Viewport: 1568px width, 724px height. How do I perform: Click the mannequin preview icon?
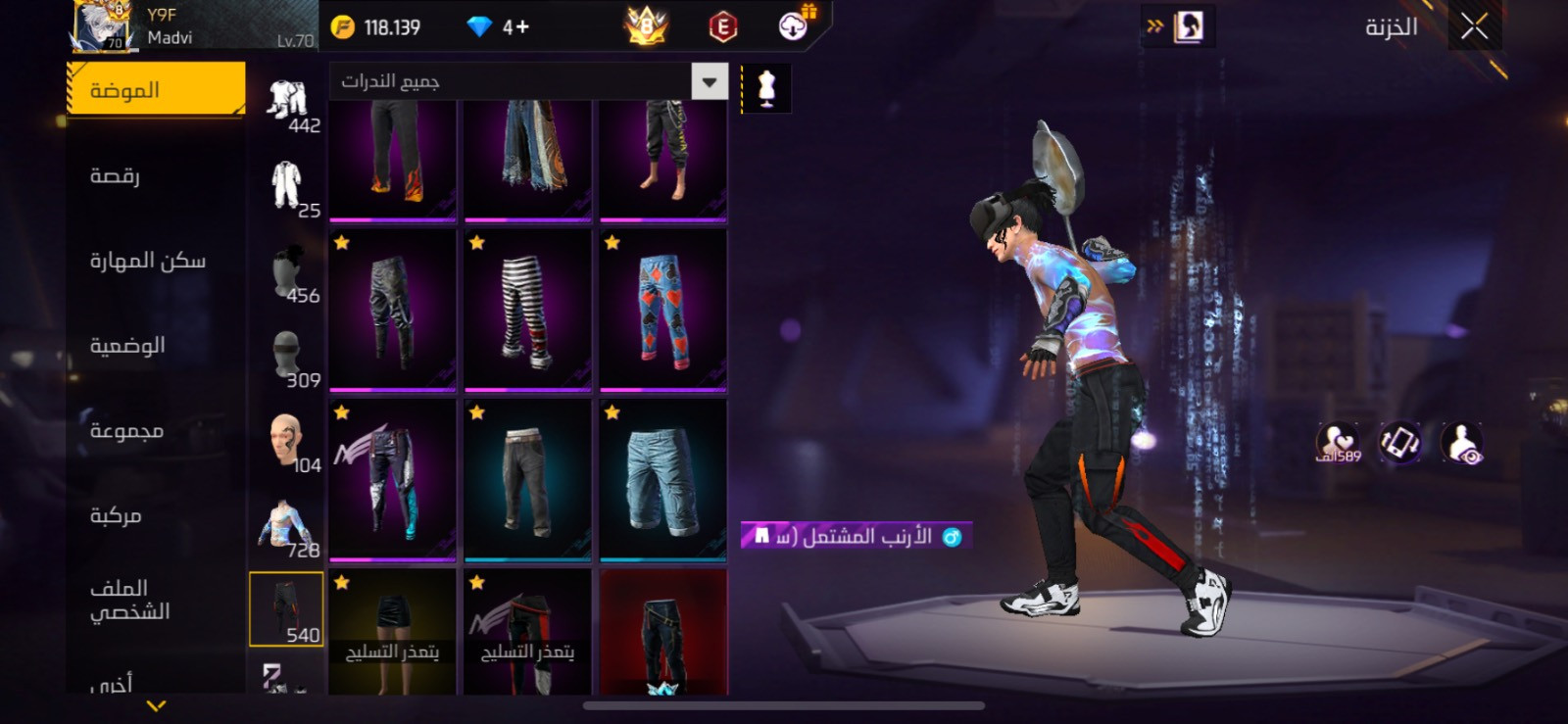tap(766, 89)
